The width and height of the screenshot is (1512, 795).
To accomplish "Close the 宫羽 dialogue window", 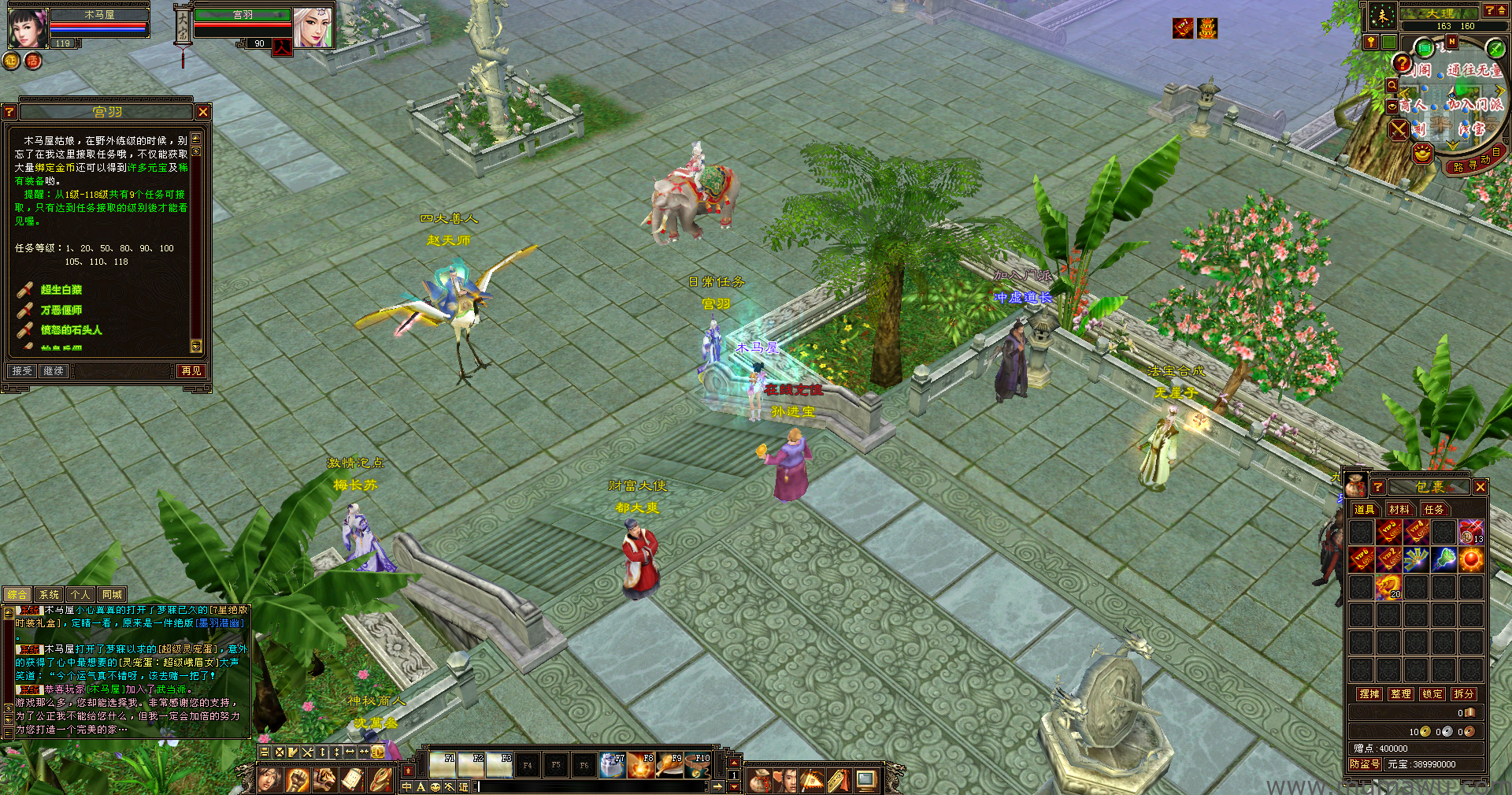I will tap(203, 112).
